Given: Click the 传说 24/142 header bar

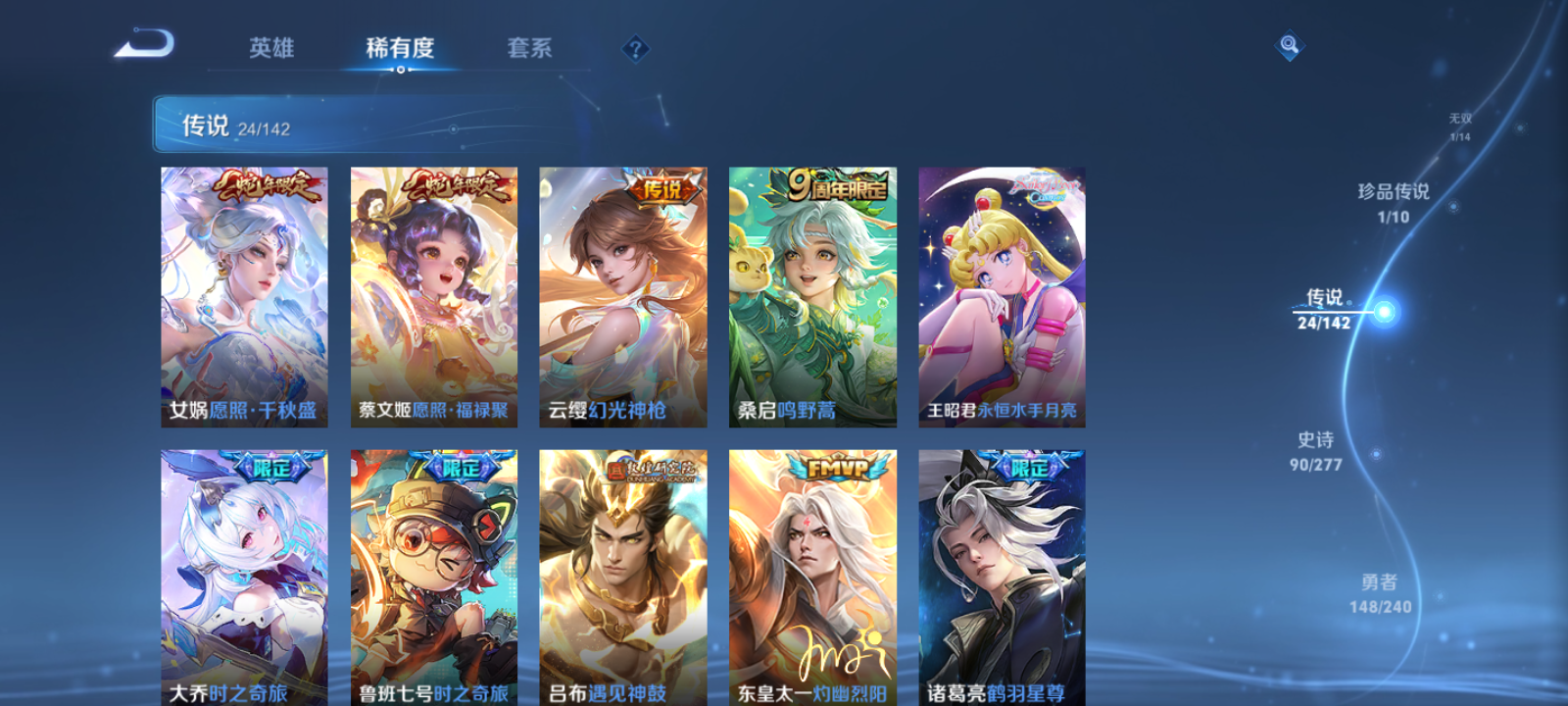Looking at the screenshot, I should coord(245,123).
